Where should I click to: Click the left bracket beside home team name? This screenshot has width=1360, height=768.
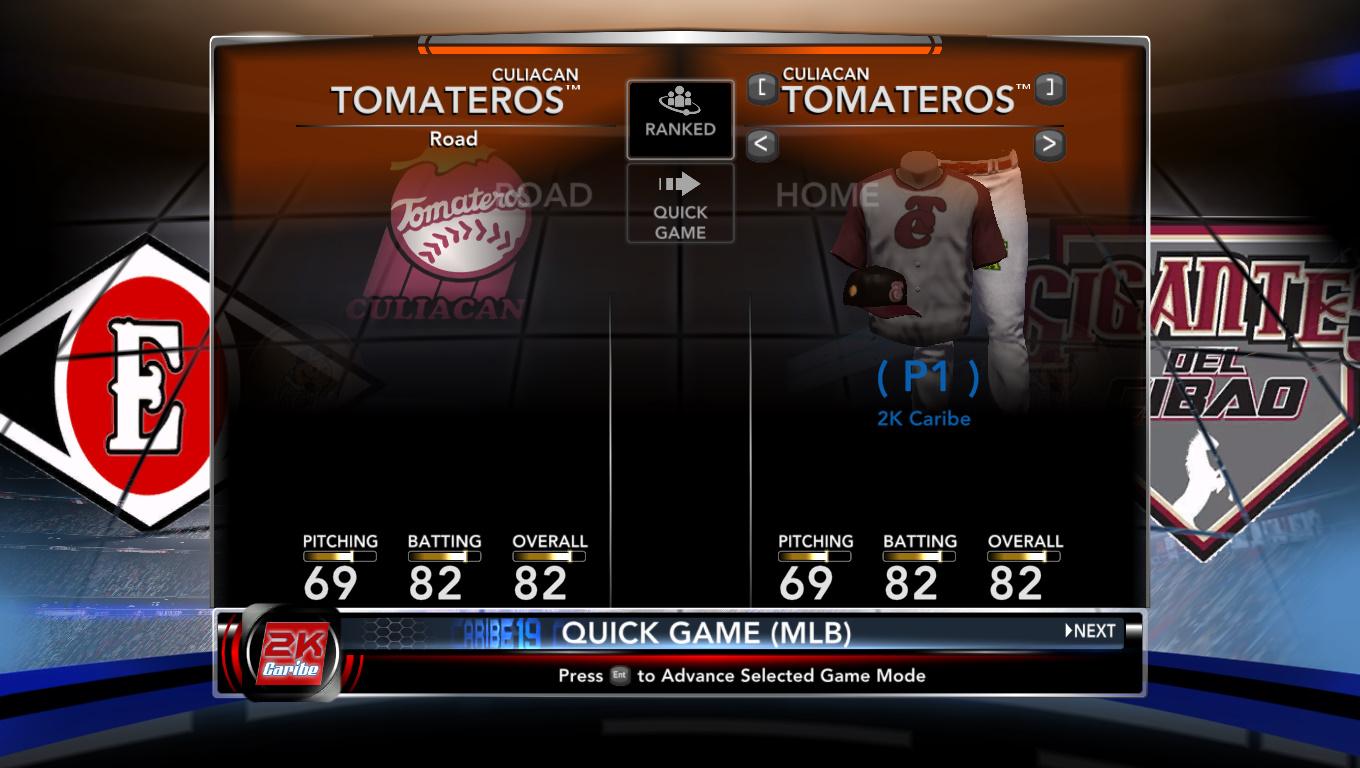pos(762,88)
